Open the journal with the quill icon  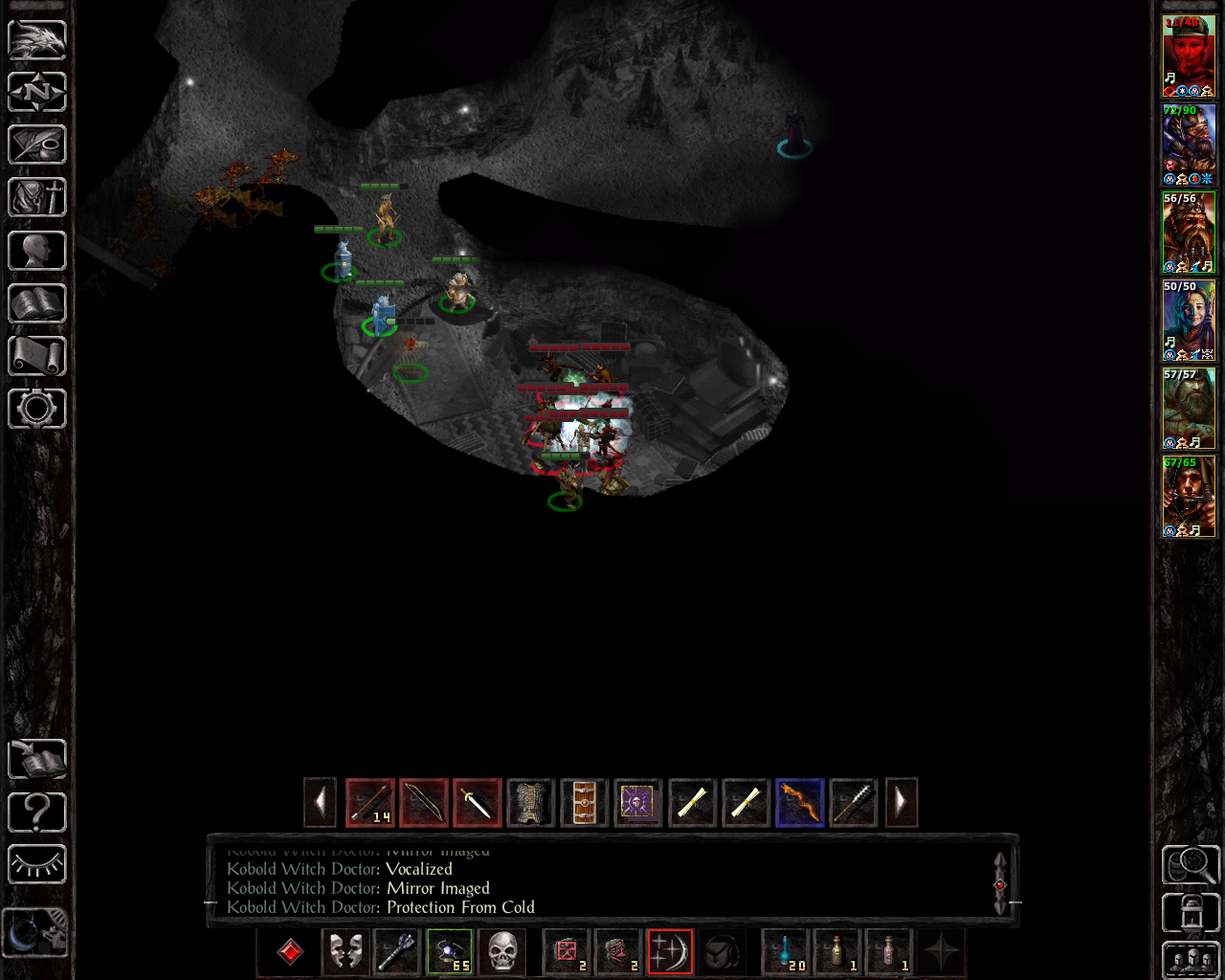(37, 145)
